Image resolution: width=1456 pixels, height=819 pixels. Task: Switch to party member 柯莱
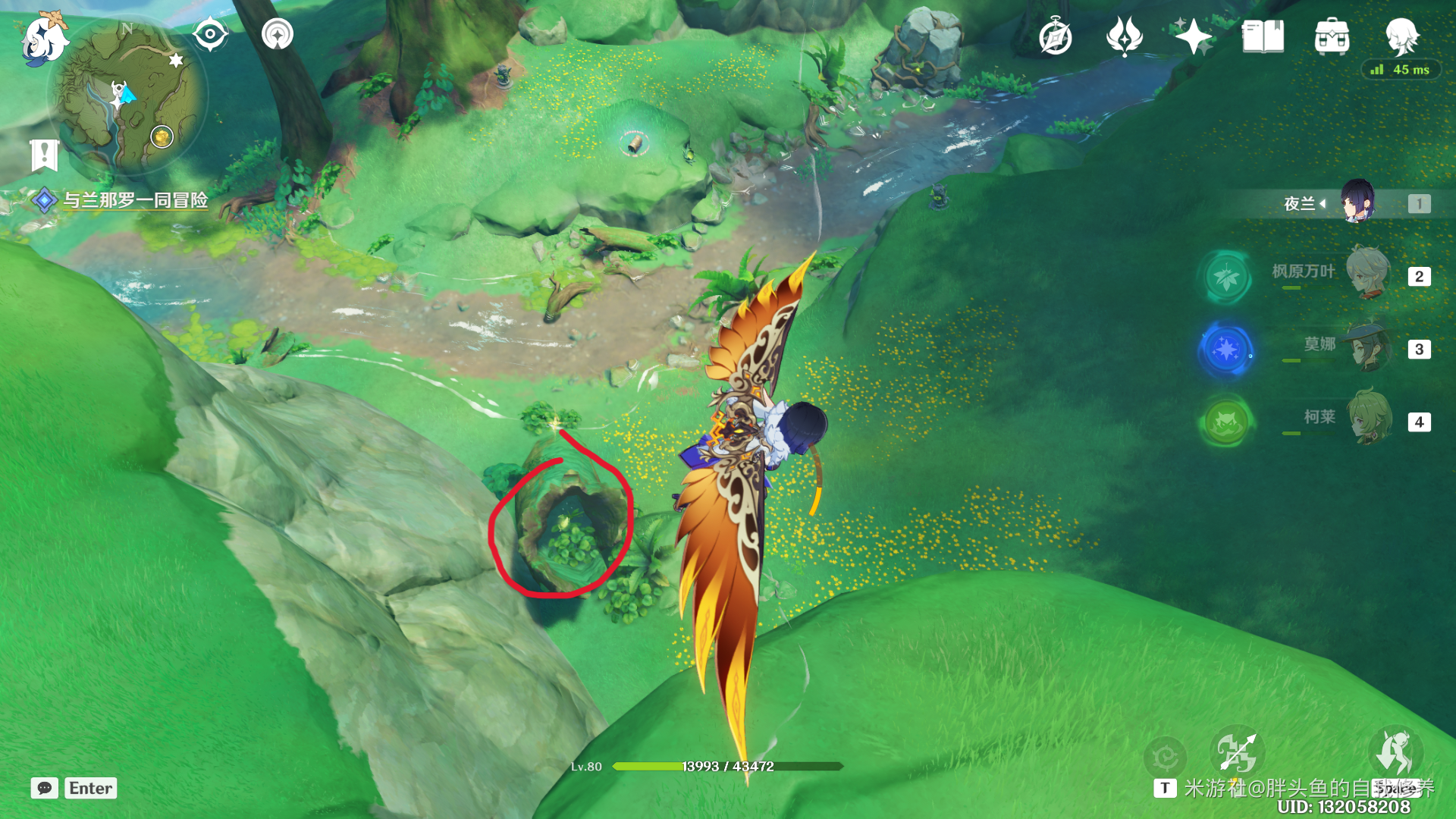1368,419
